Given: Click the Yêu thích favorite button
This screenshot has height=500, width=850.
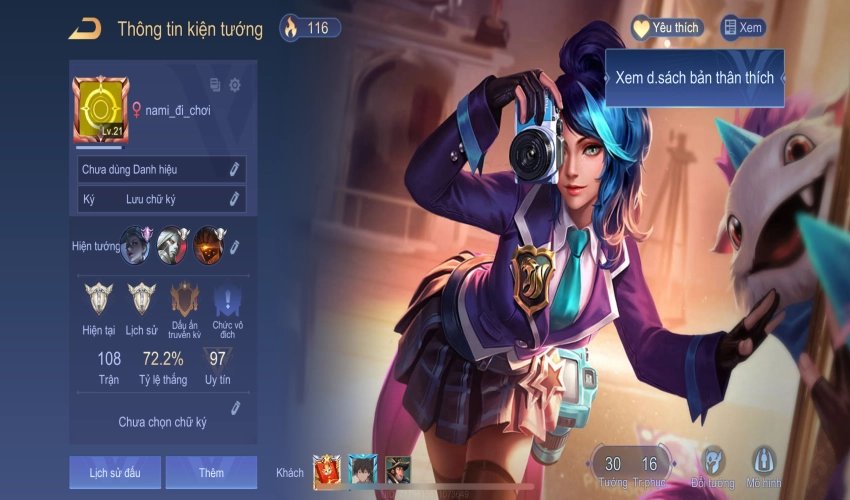Looking at the screenshot, I should 666,28.
